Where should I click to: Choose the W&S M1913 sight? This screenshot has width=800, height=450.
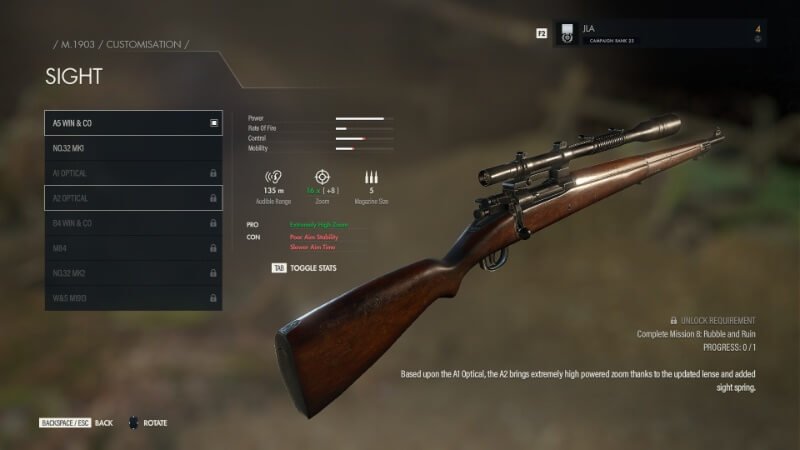(x=133, y=298)
